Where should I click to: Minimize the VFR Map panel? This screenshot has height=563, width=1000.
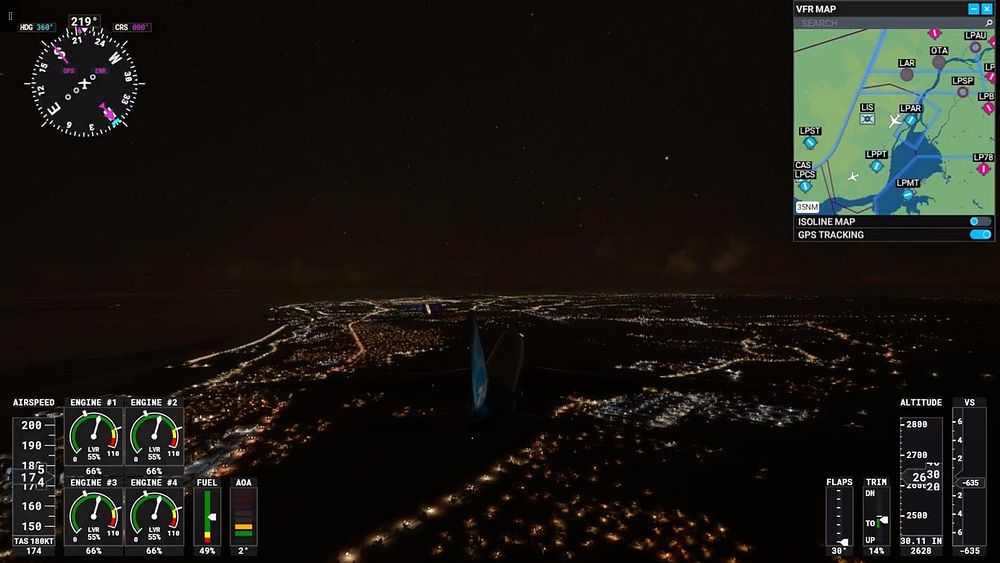974,9
